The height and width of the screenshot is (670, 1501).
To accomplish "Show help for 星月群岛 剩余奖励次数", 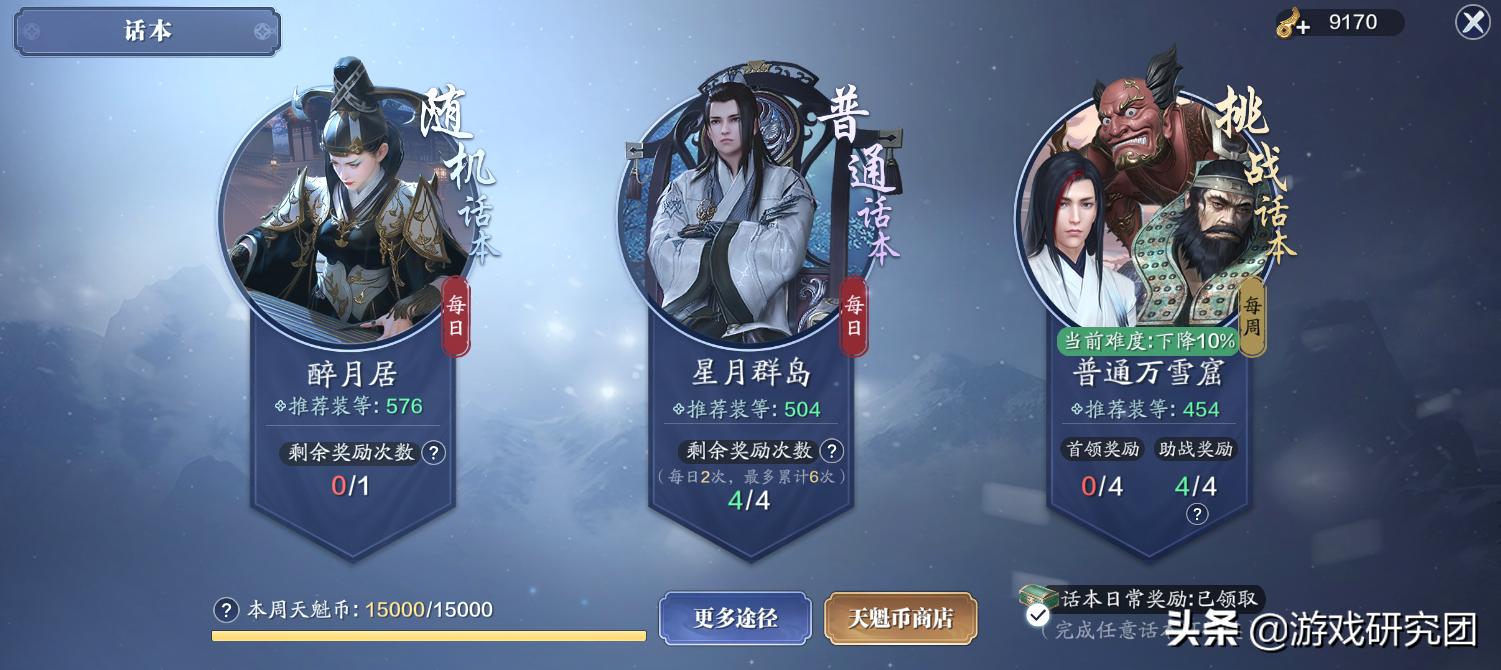I will [832, 451].
